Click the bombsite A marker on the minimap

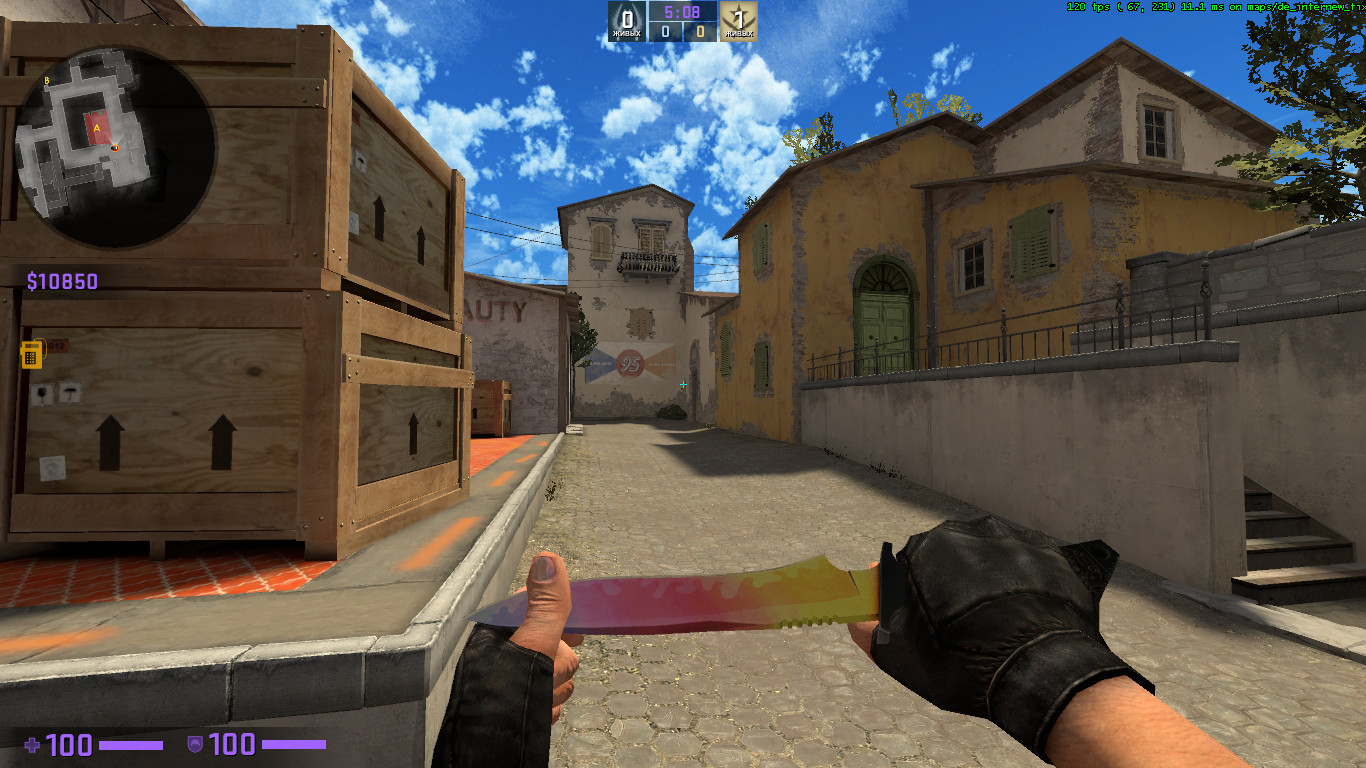point(97,127)
